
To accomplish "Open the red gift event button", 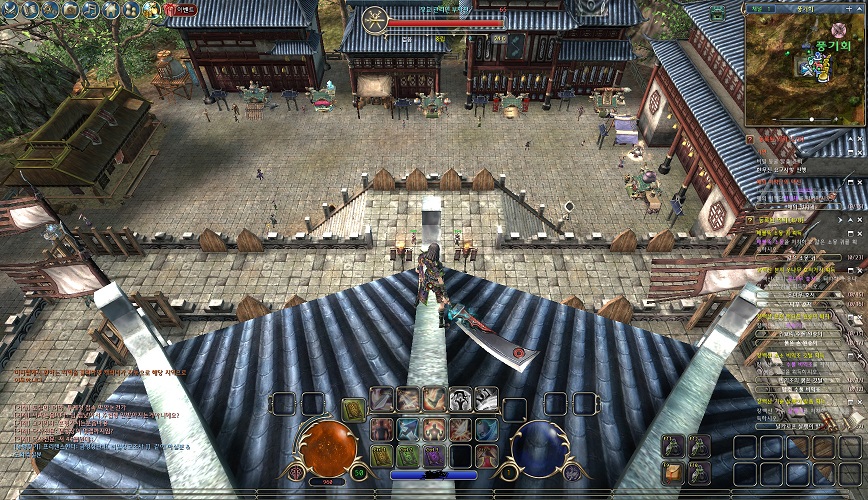I will (x=180, y=10).
